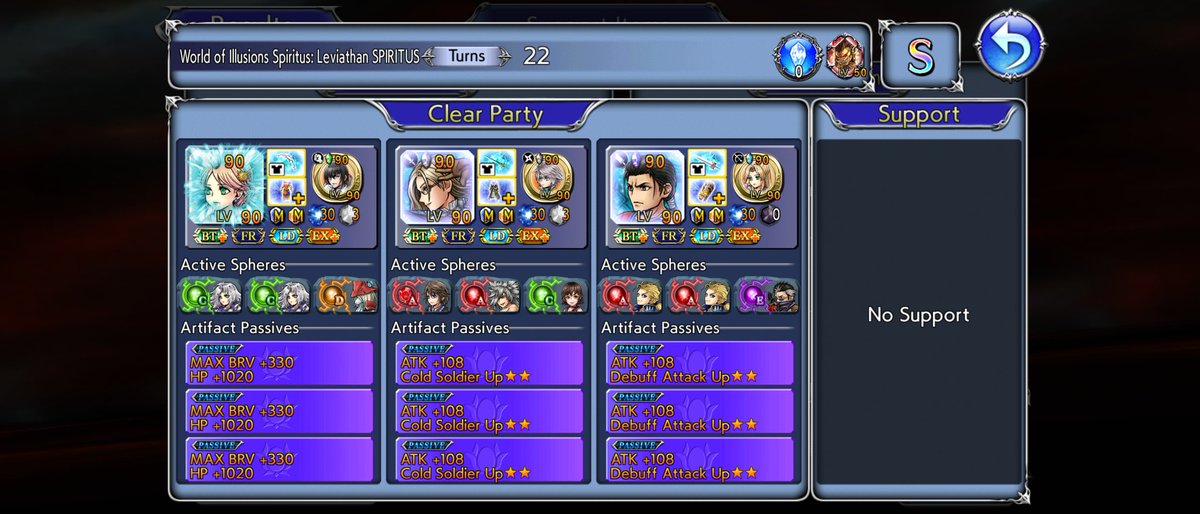Select the pink-haired character portrait
The width and height of the screenshot is (1200, 514).
[x=226, y=184]
